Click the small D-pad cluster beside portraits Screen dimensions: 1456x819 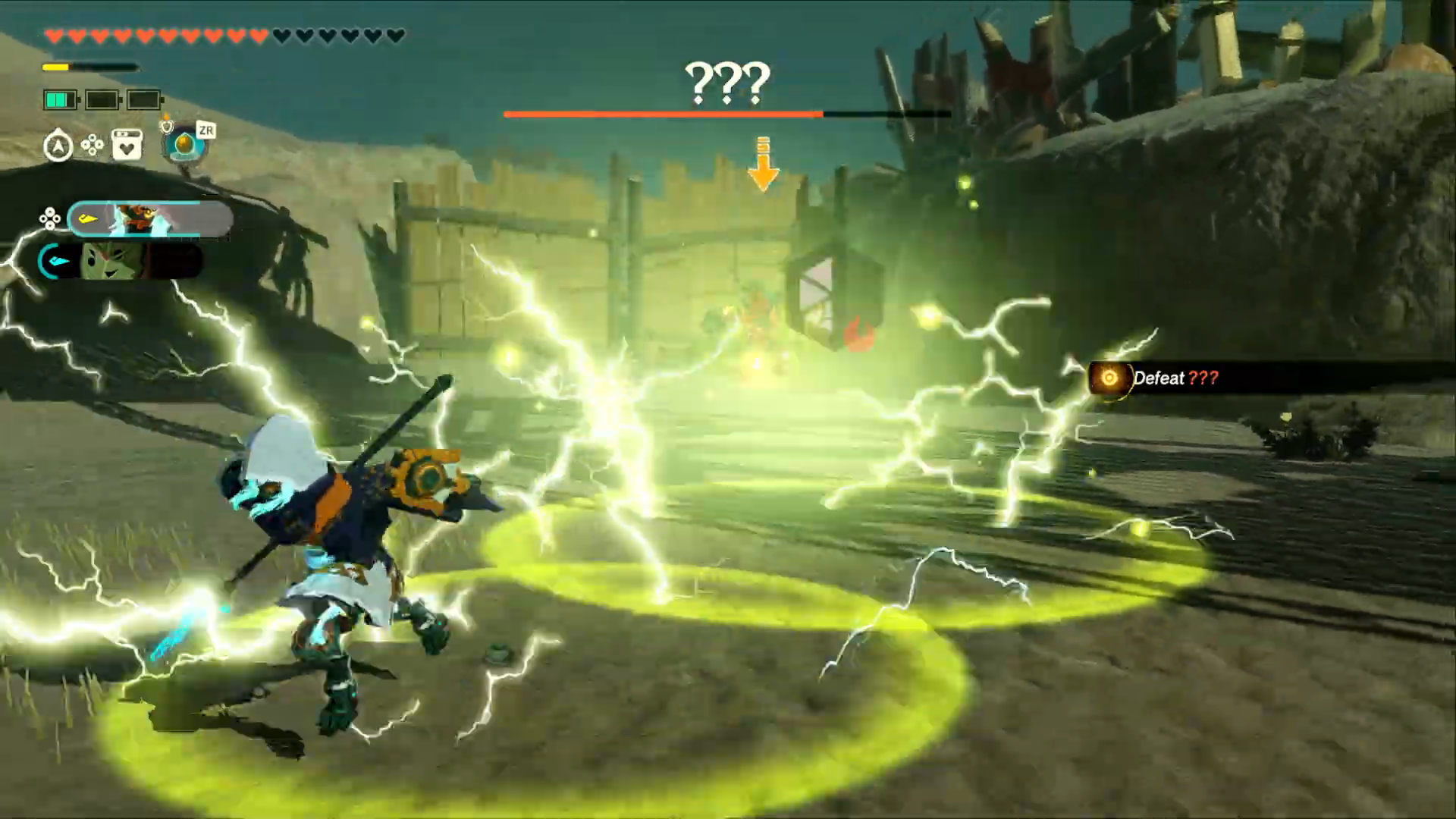pyautogui.click(x=50, y=218)
